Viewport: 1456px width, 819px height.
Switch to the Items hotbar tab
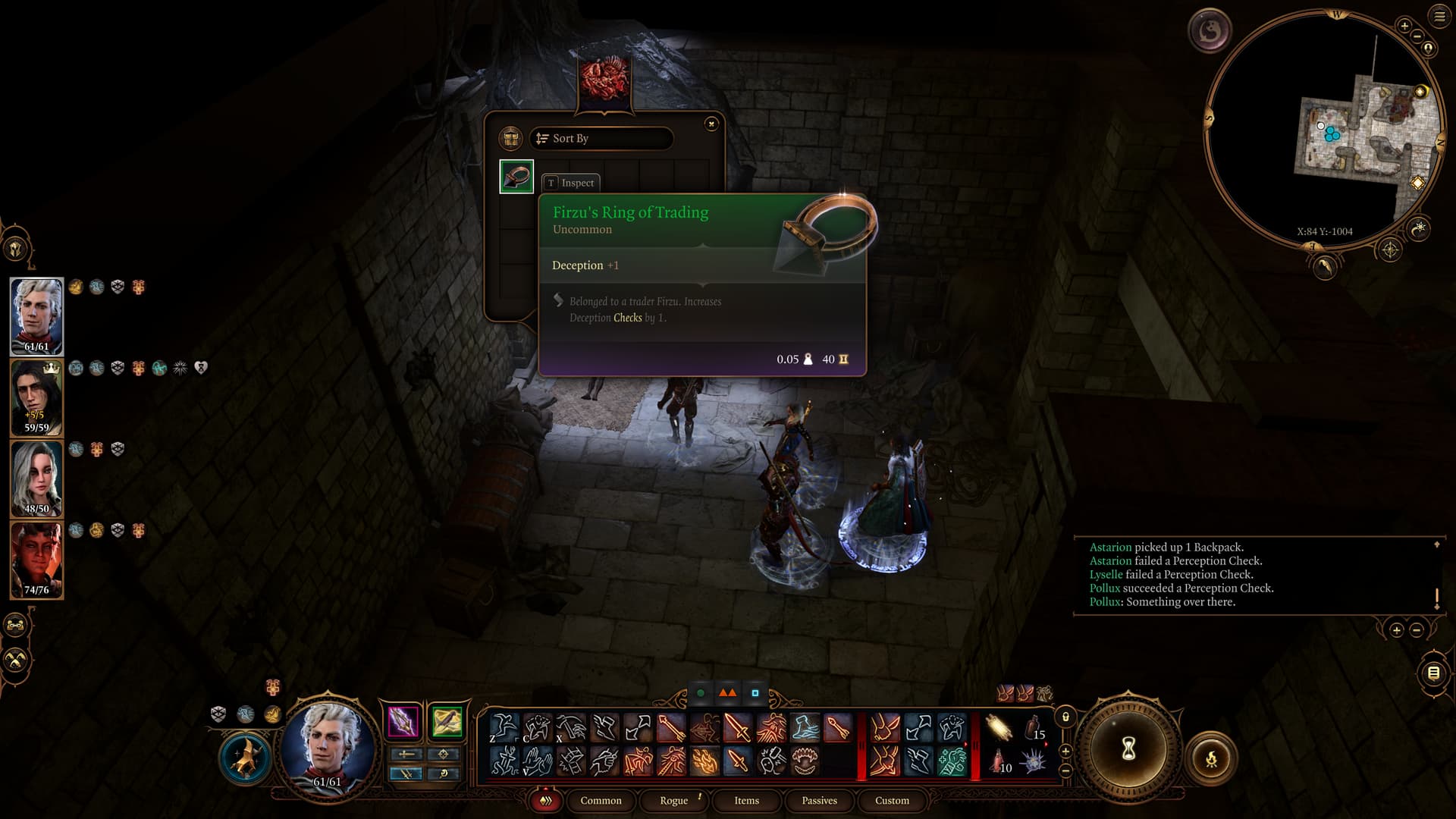(746, 801)
